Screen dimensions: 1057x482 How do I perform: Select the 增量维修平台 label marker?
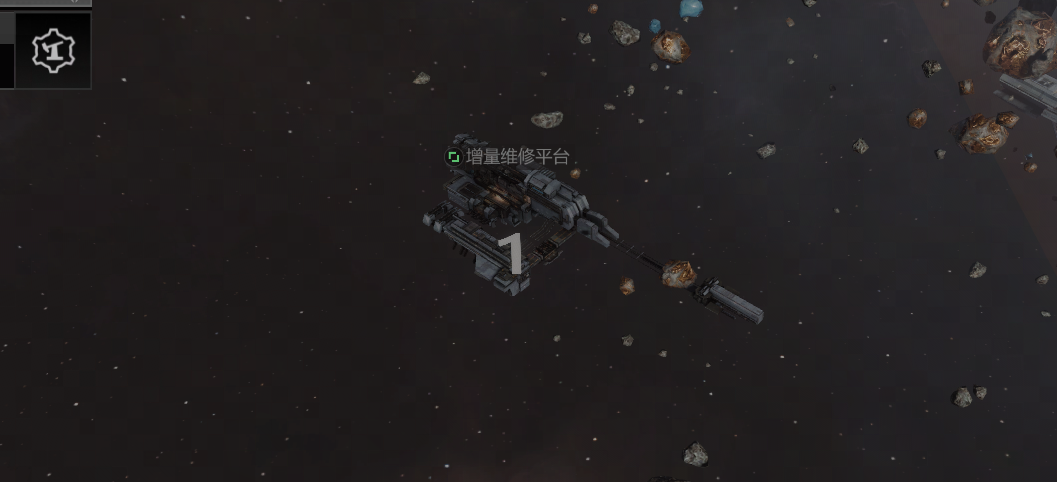click(454, 157)
